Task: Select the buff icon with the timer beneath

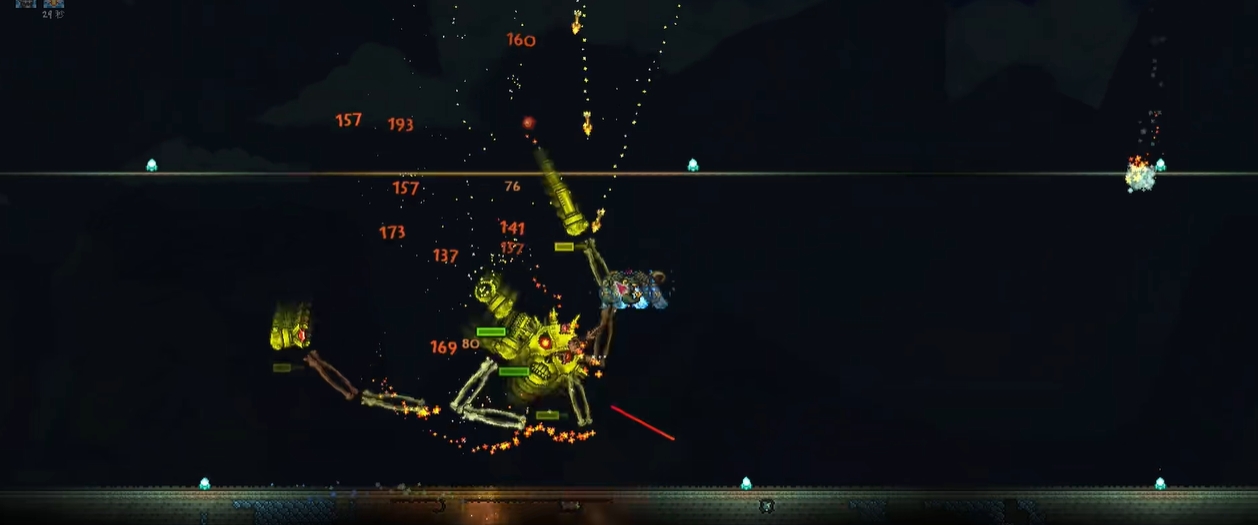Action: [x=54, y=3]
